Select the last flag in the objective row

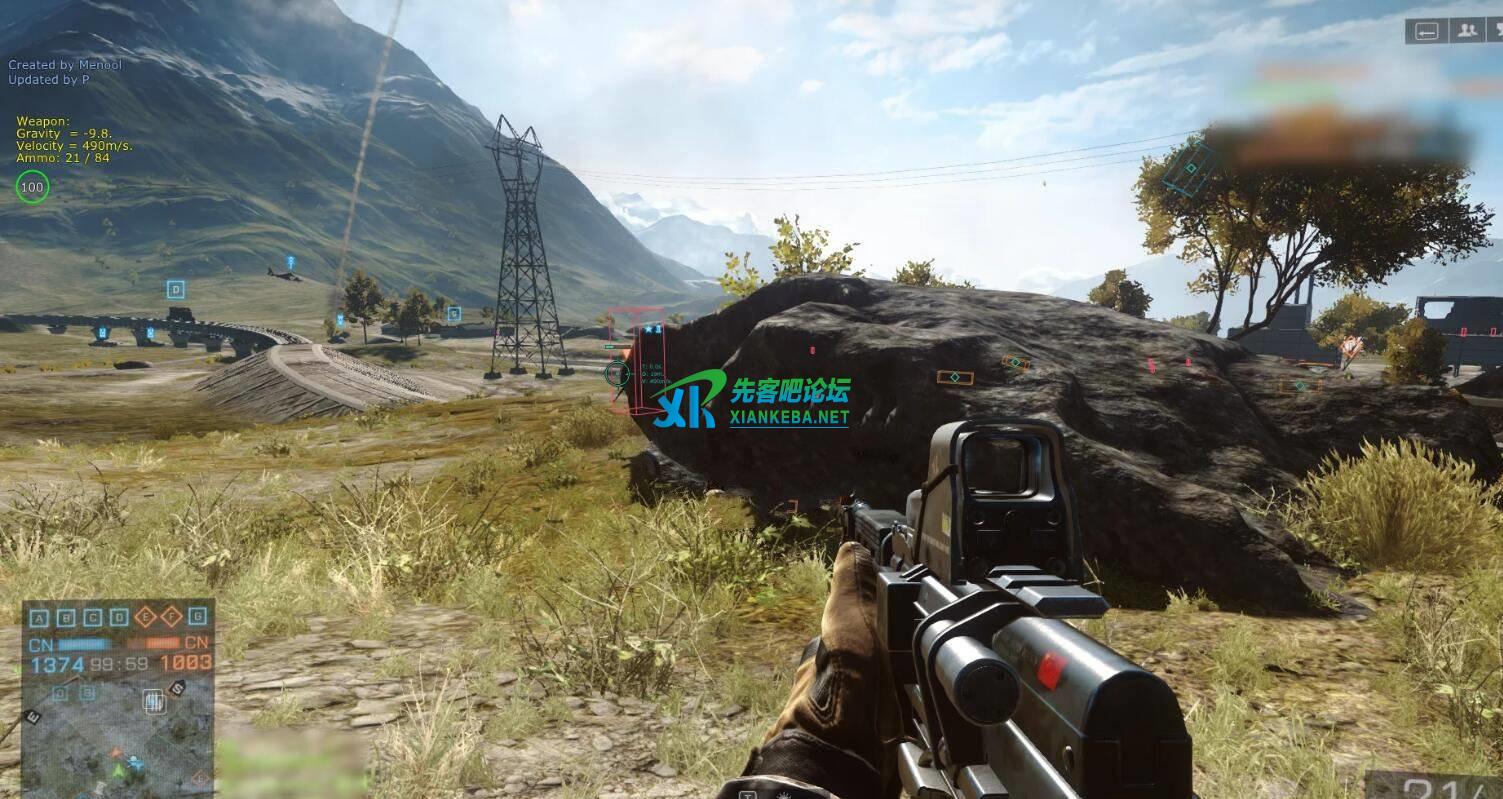(x=197, y=617)
